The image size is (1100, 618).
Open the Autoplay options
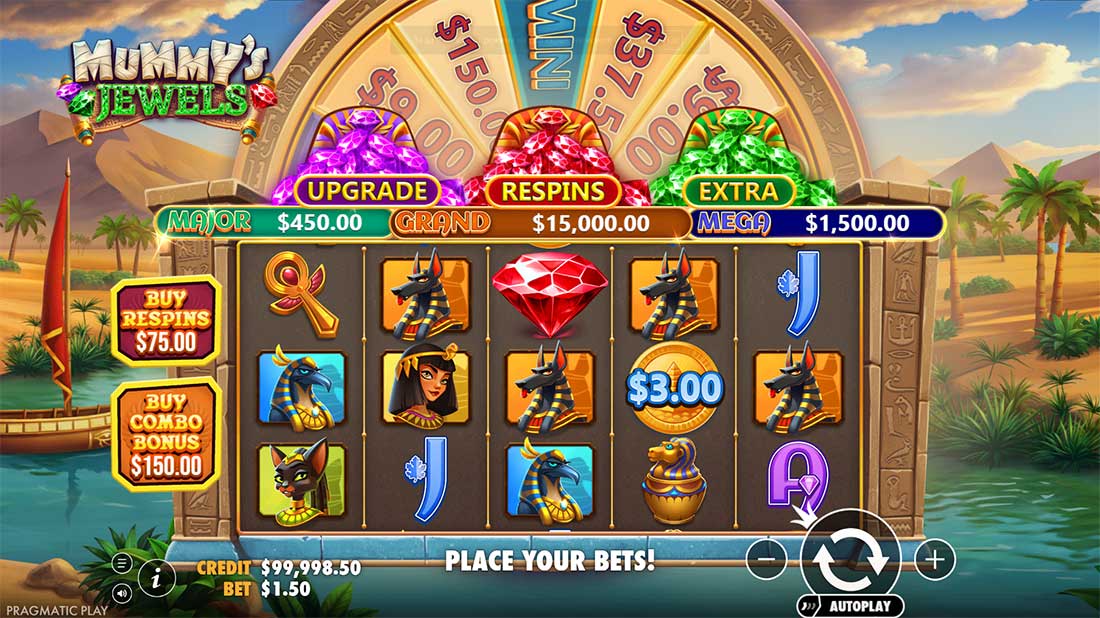click(851, 606)
